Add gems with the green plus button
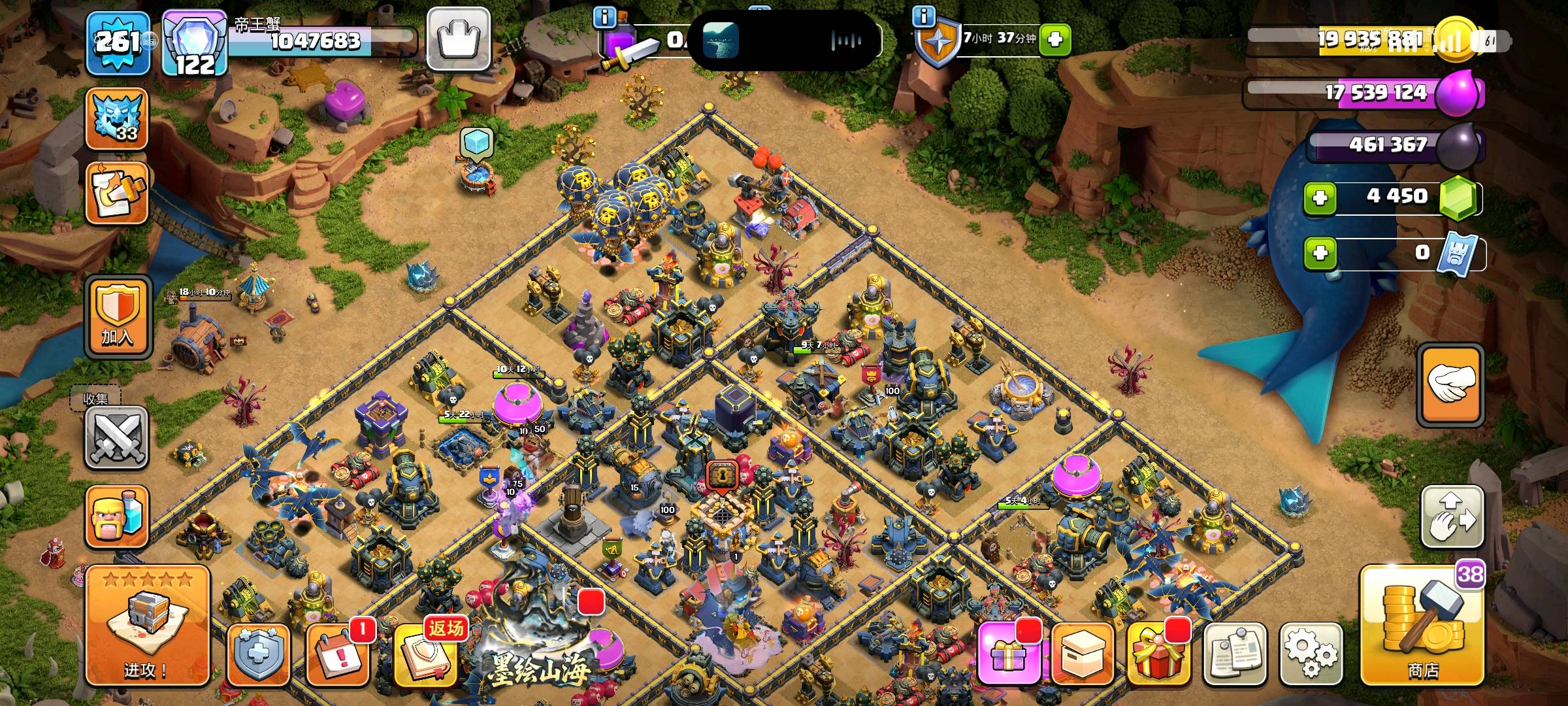1568x706 pixels. (x=1320, y=197)
